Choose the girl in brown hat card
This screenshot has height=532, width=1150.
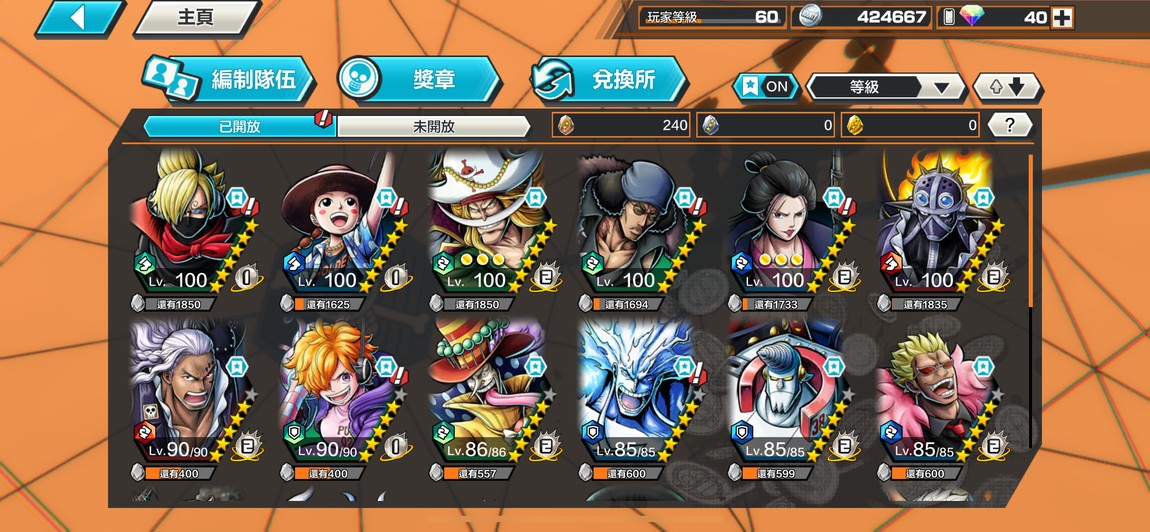click(x=338, y=225)
